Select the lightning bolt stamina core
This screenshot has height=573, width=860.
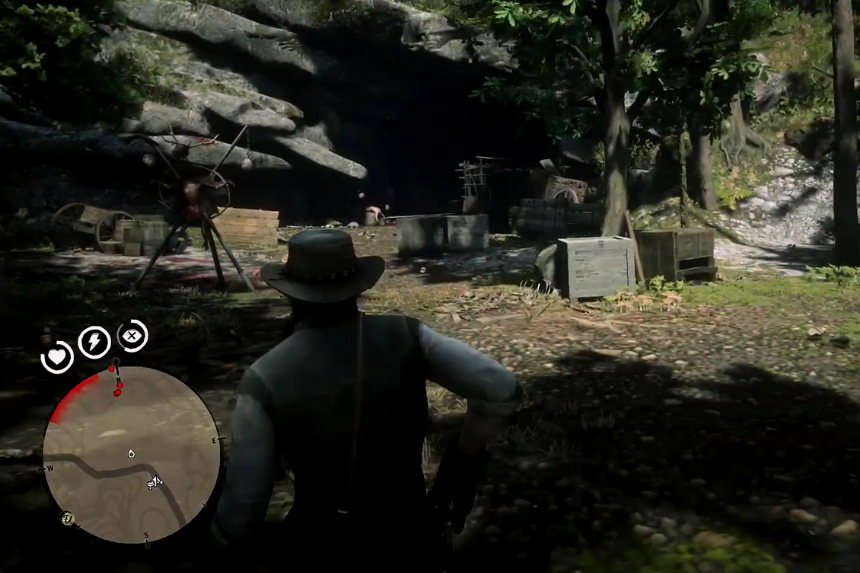(x=94, y=342)
